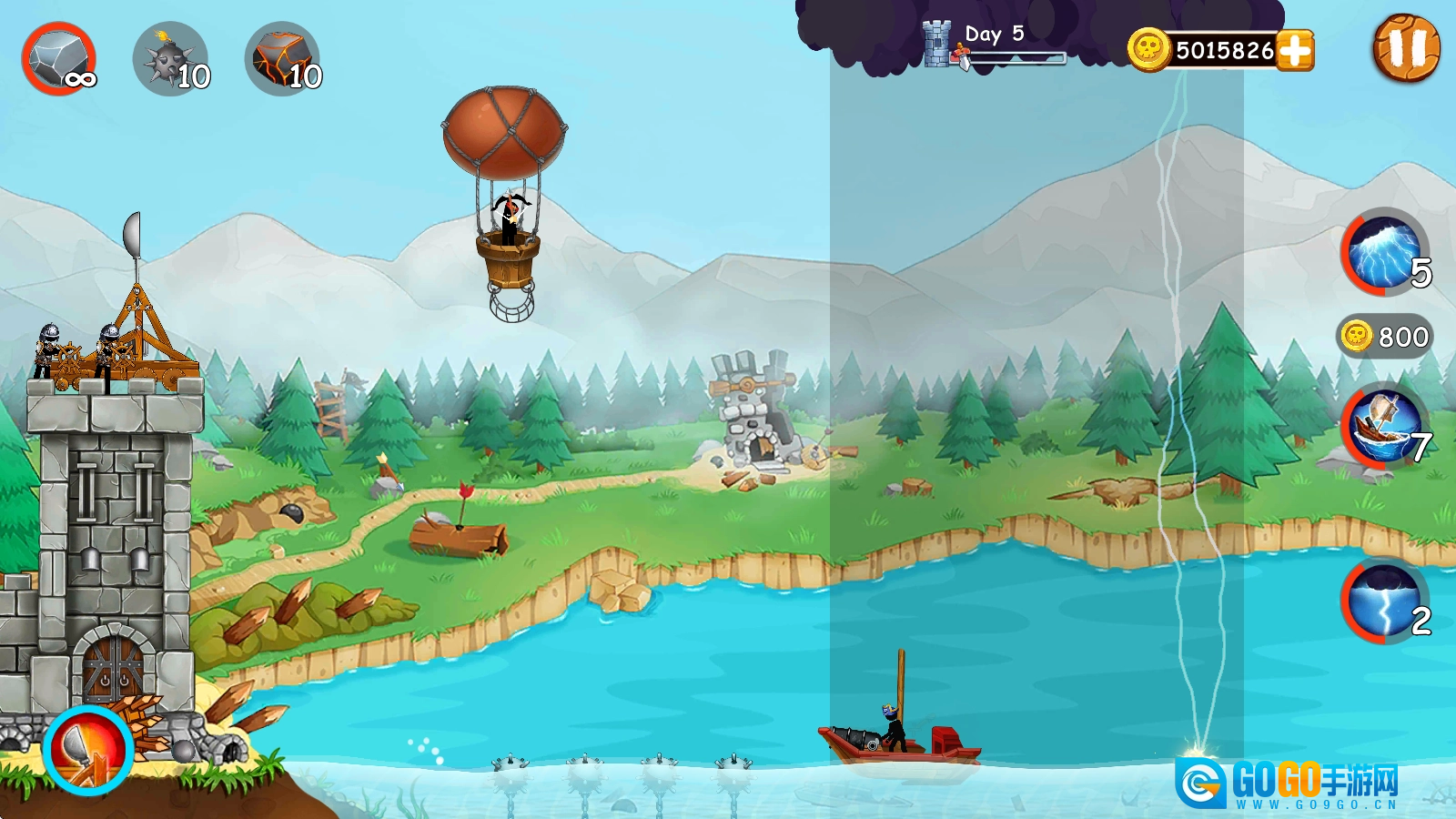This screenshot has width=1456, height=819.
Task: Cast the single lightning bolt spell
Action: click(x=1384, y=601)
